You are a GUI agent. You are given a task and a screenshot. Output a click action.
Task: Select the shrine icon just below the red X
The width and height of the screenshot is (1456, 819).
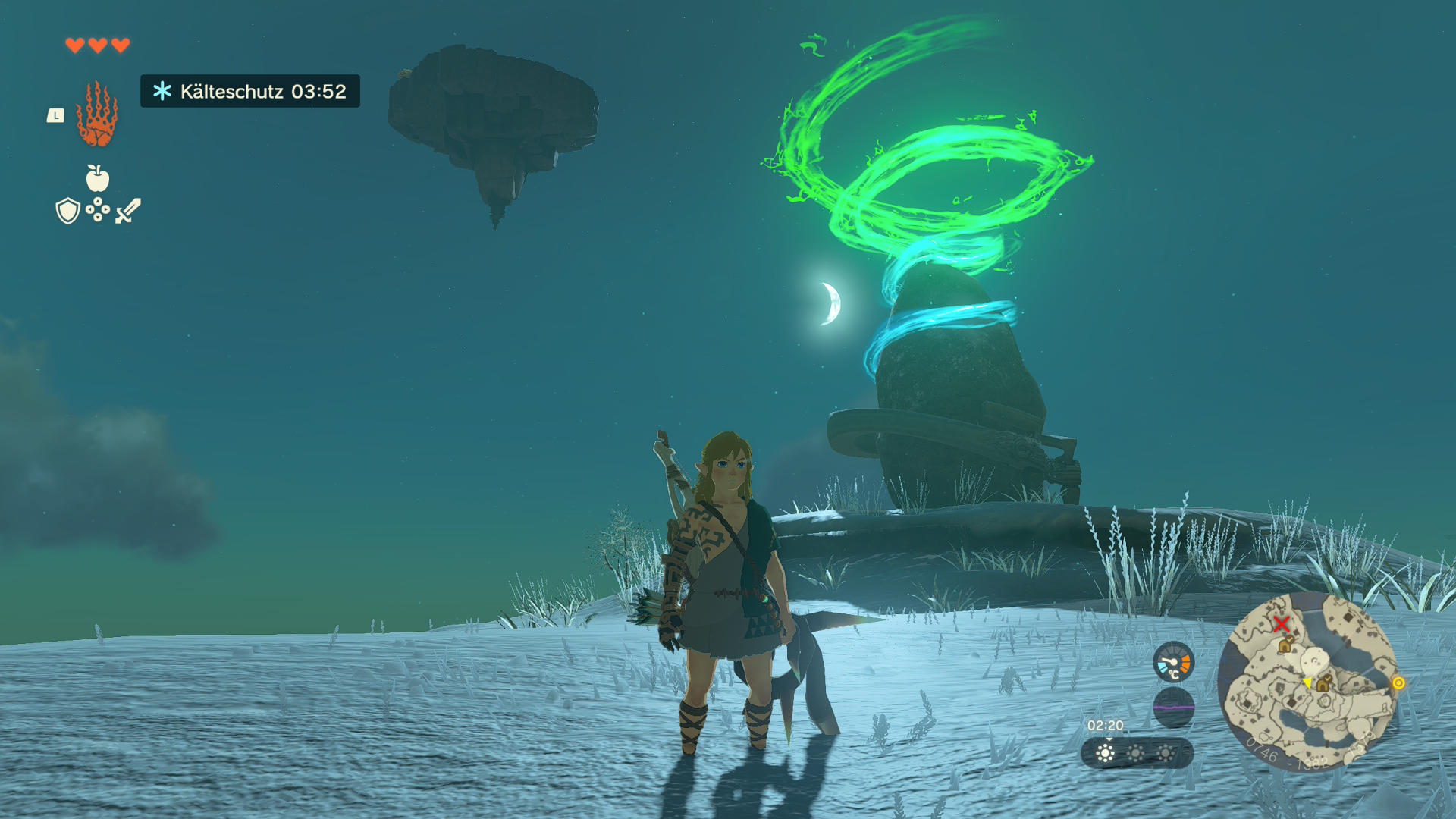[1285, 645]
